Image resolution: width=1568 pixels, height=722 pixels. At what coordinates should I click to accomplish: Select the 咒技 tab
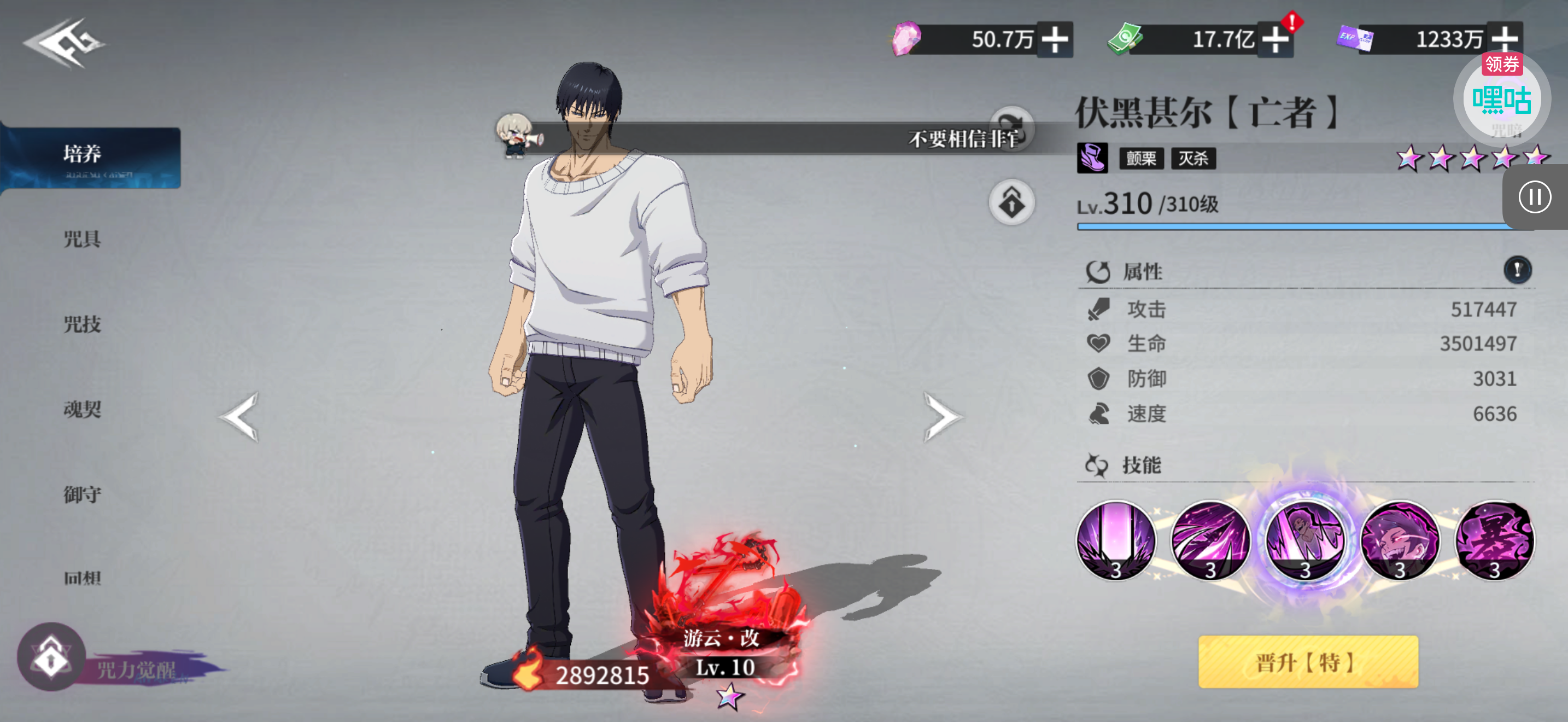[x=82, y=324]
